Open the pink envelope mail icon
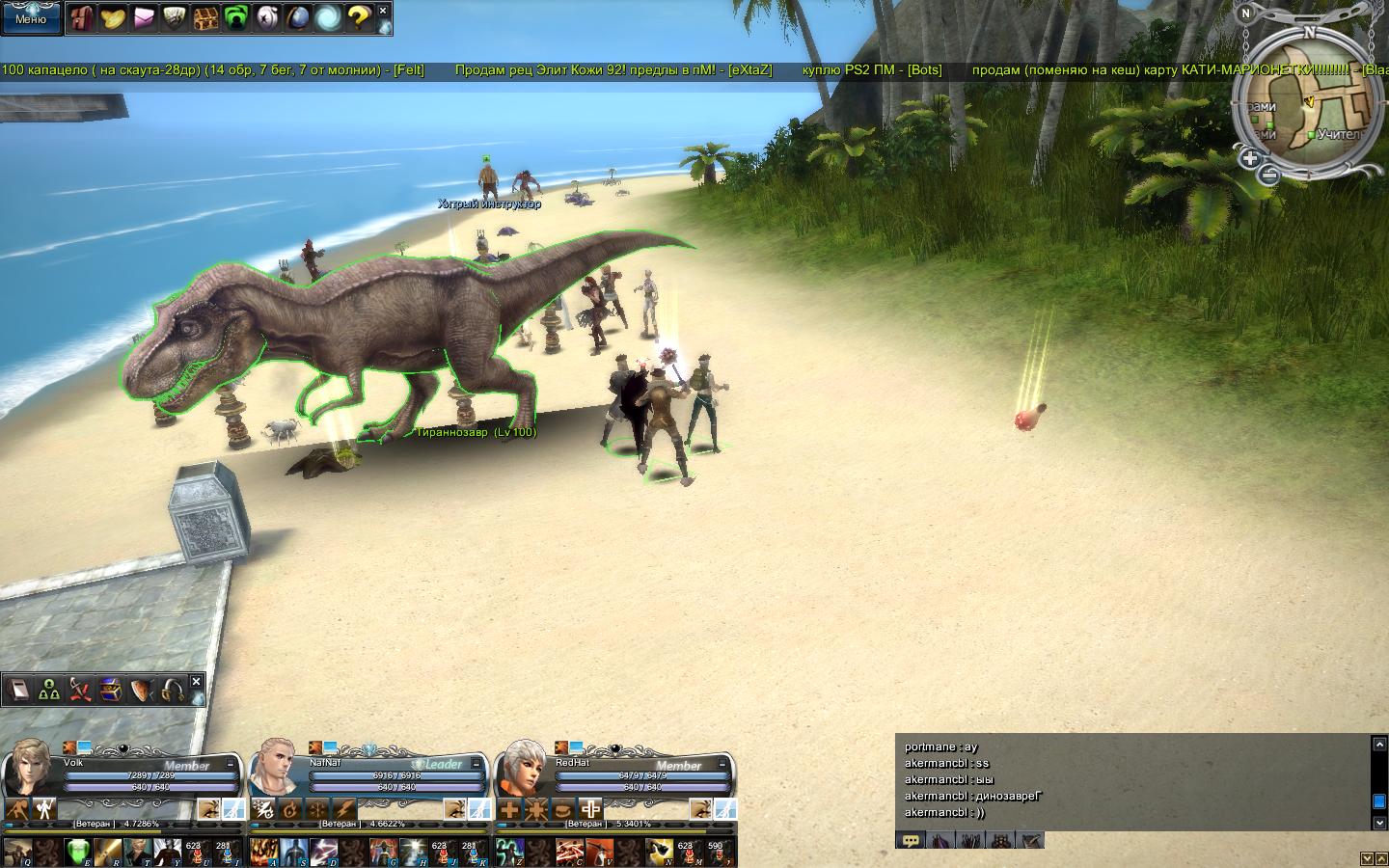Image resolution: width=1389 pixels, height=868 pixels. pos(144,17)
